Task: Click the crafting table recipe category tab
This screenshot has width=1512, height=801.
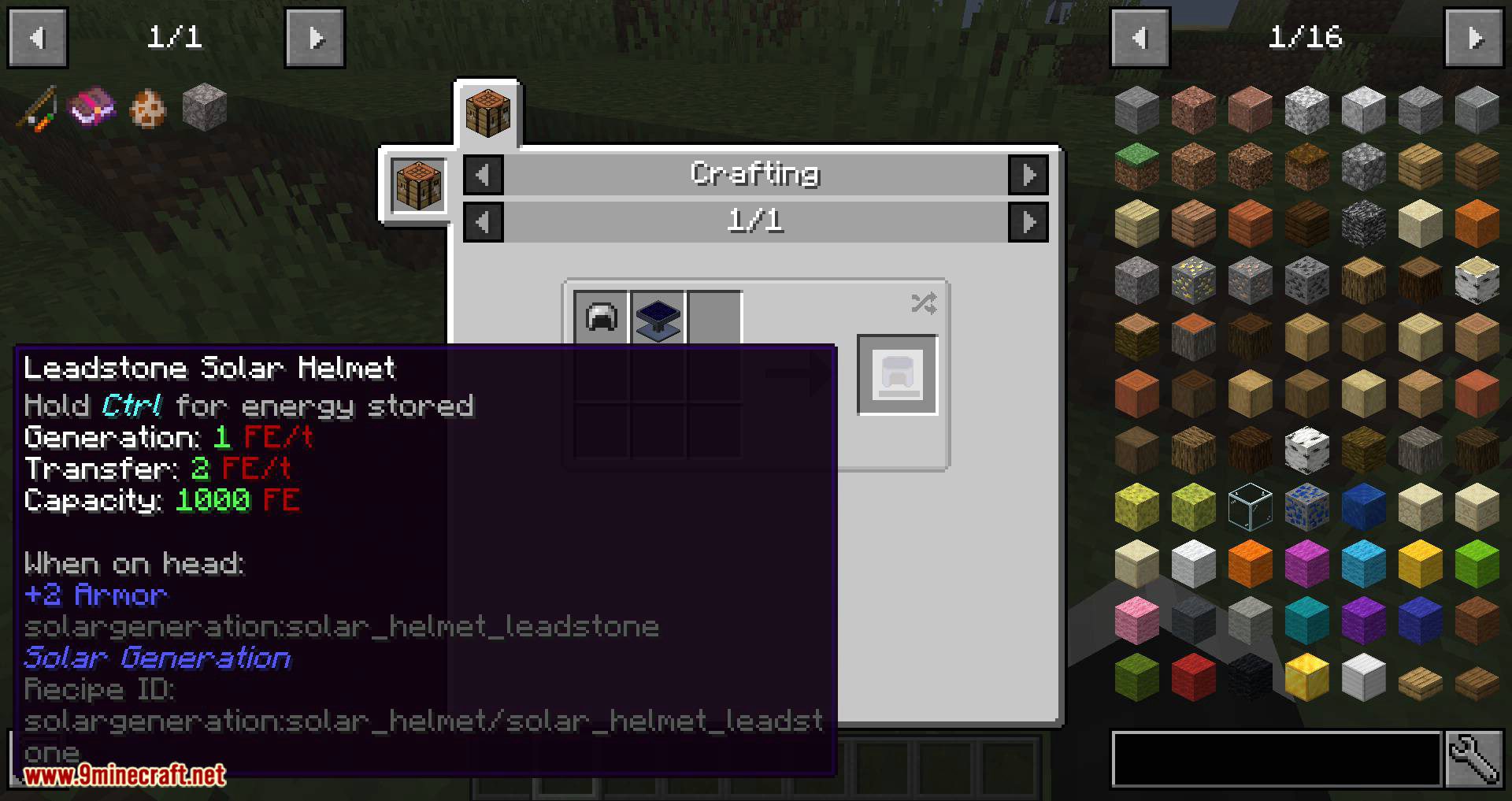Action: (417, 185)
